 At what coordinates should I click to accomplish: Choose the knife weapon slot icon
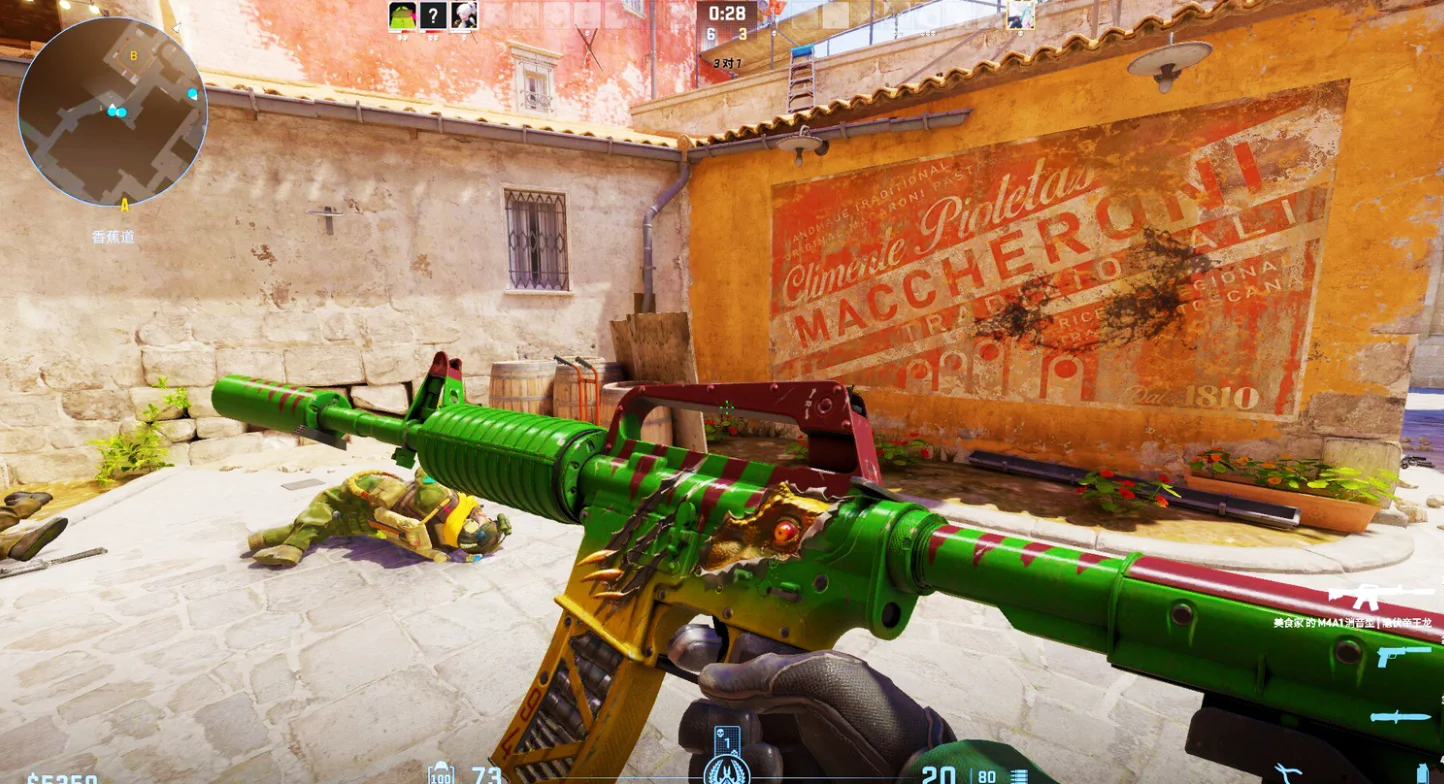(1400, 717)
